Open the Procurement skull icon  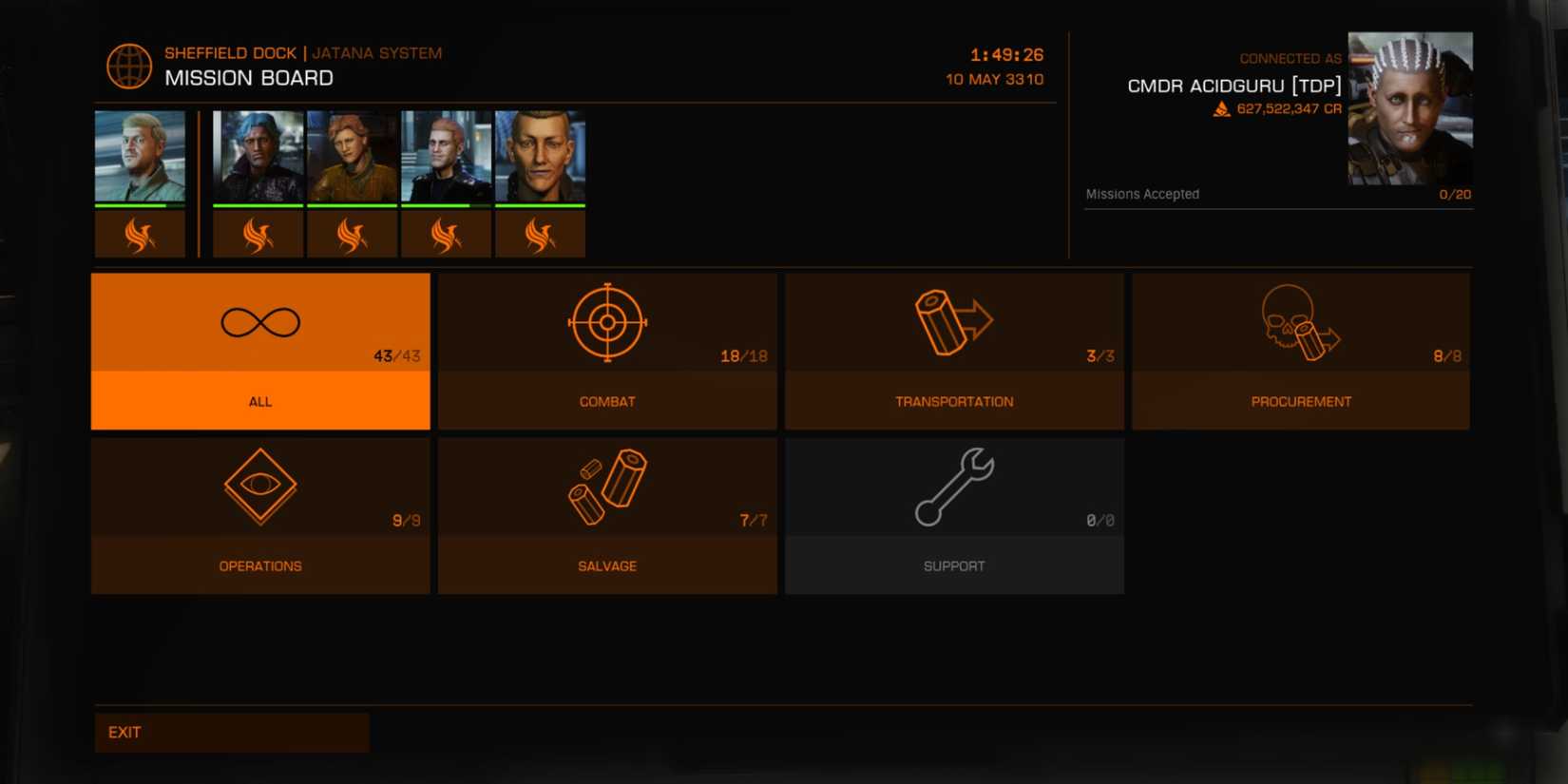(1301, 322)
